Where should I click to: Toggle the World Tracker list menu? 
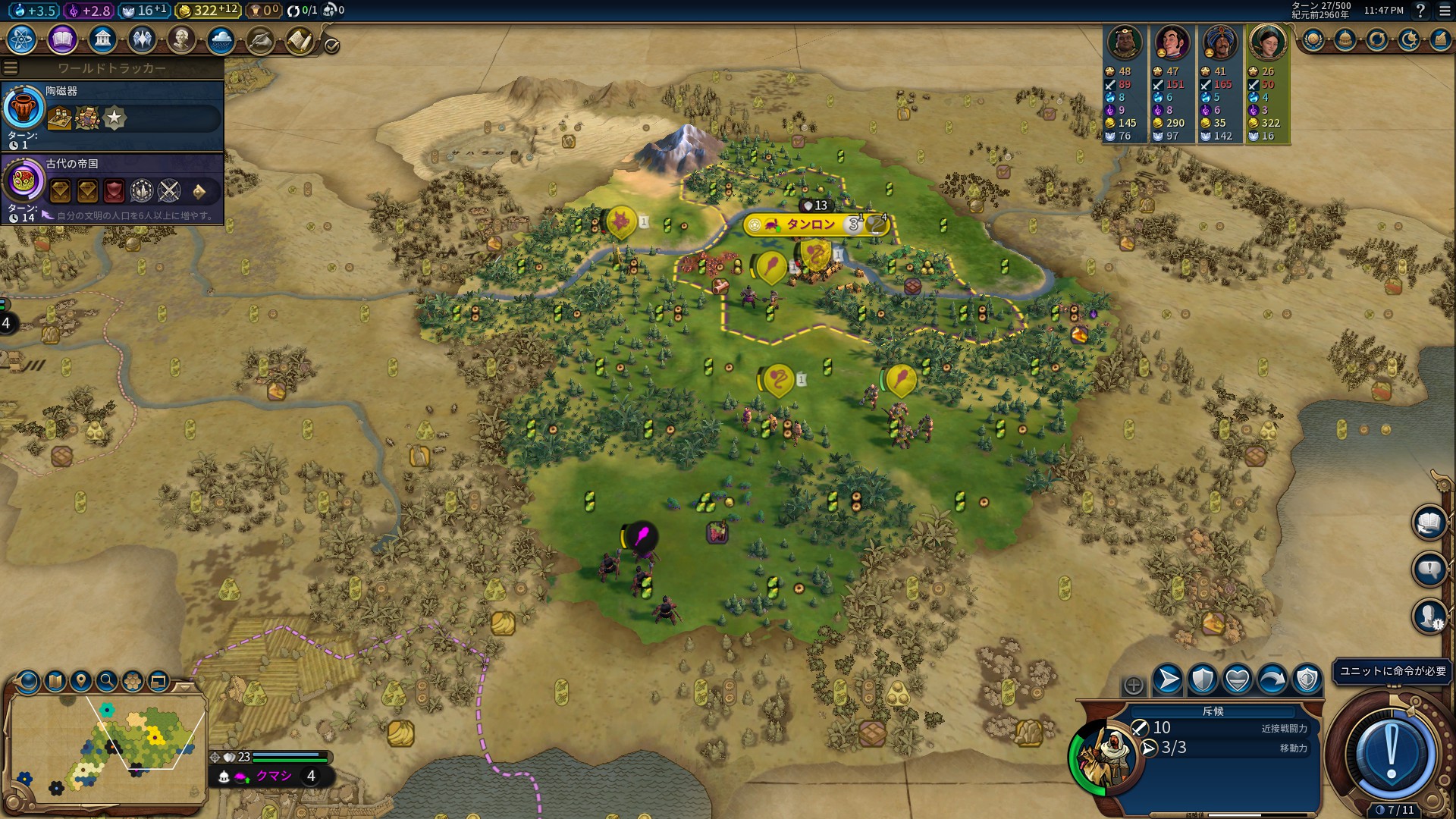click(11, 68)
